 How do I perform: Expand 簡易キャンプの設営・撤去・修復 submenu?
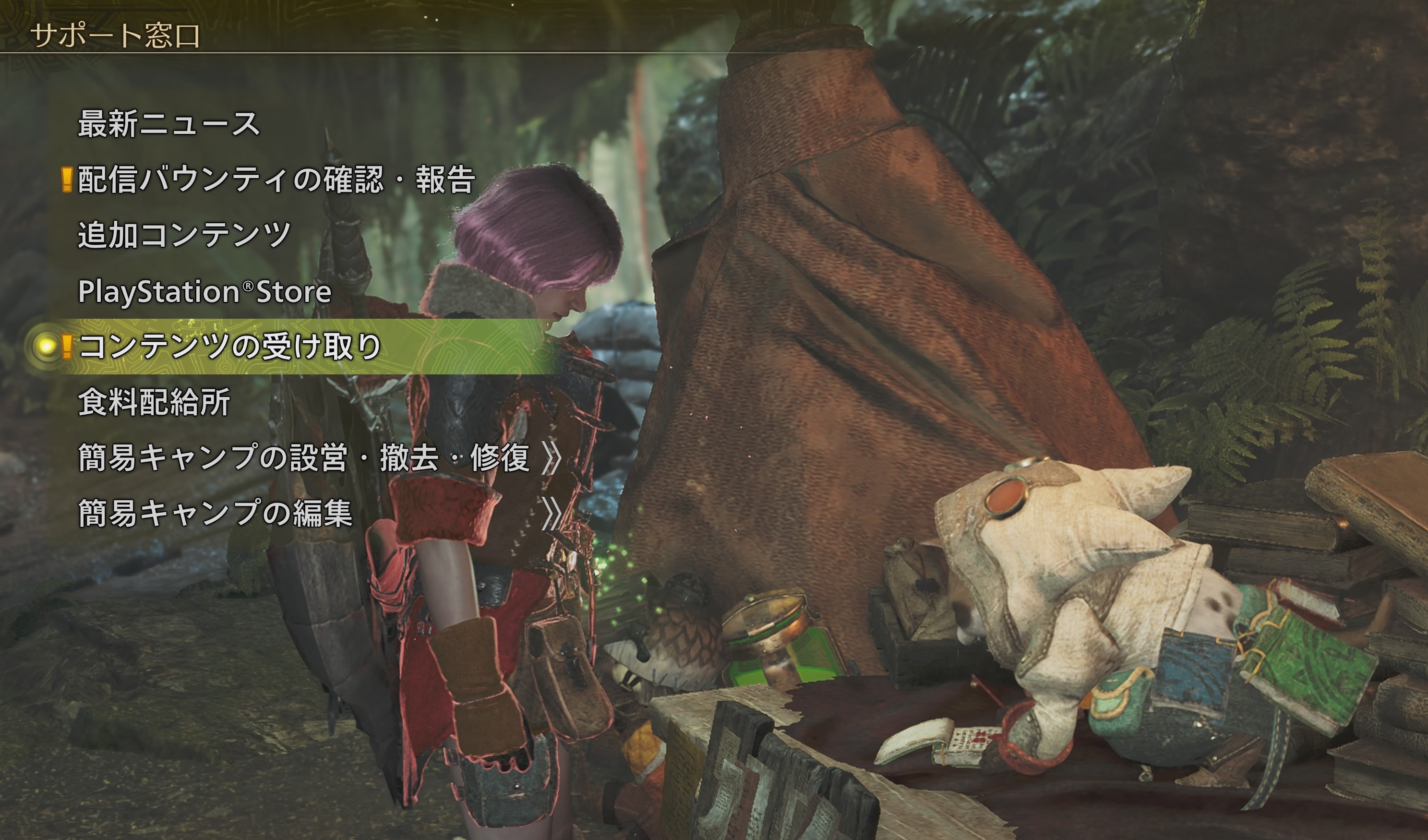click(x=304, y=457)
